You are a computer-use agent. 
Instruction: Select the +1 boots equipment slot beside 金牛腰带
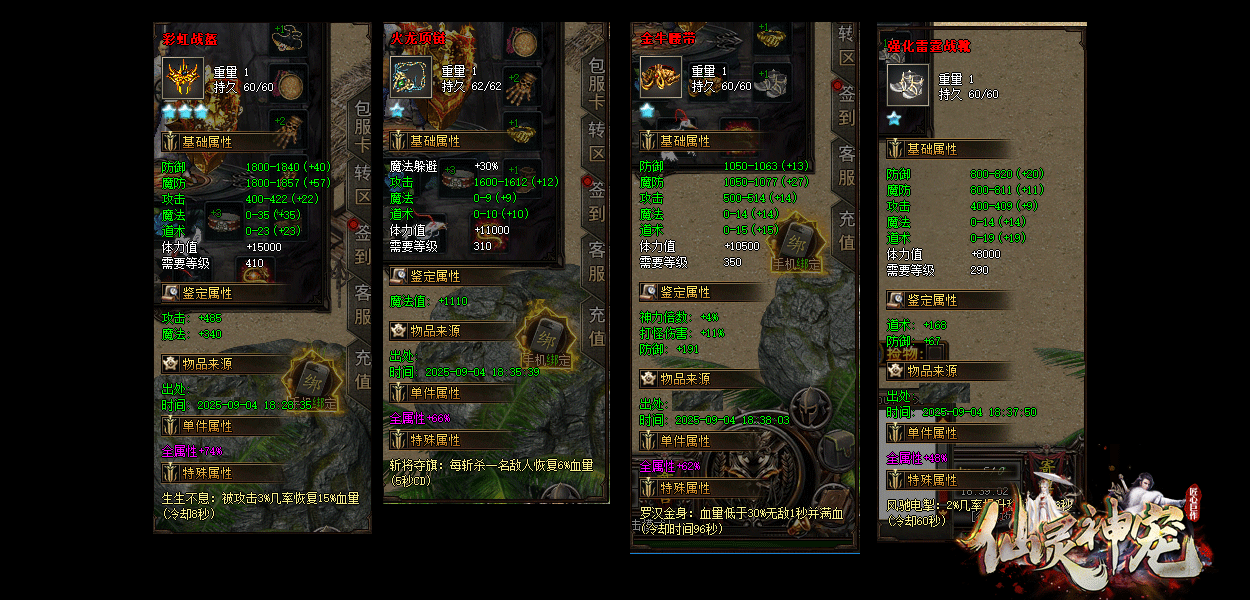pyautogui.click(x=773, y=82)
